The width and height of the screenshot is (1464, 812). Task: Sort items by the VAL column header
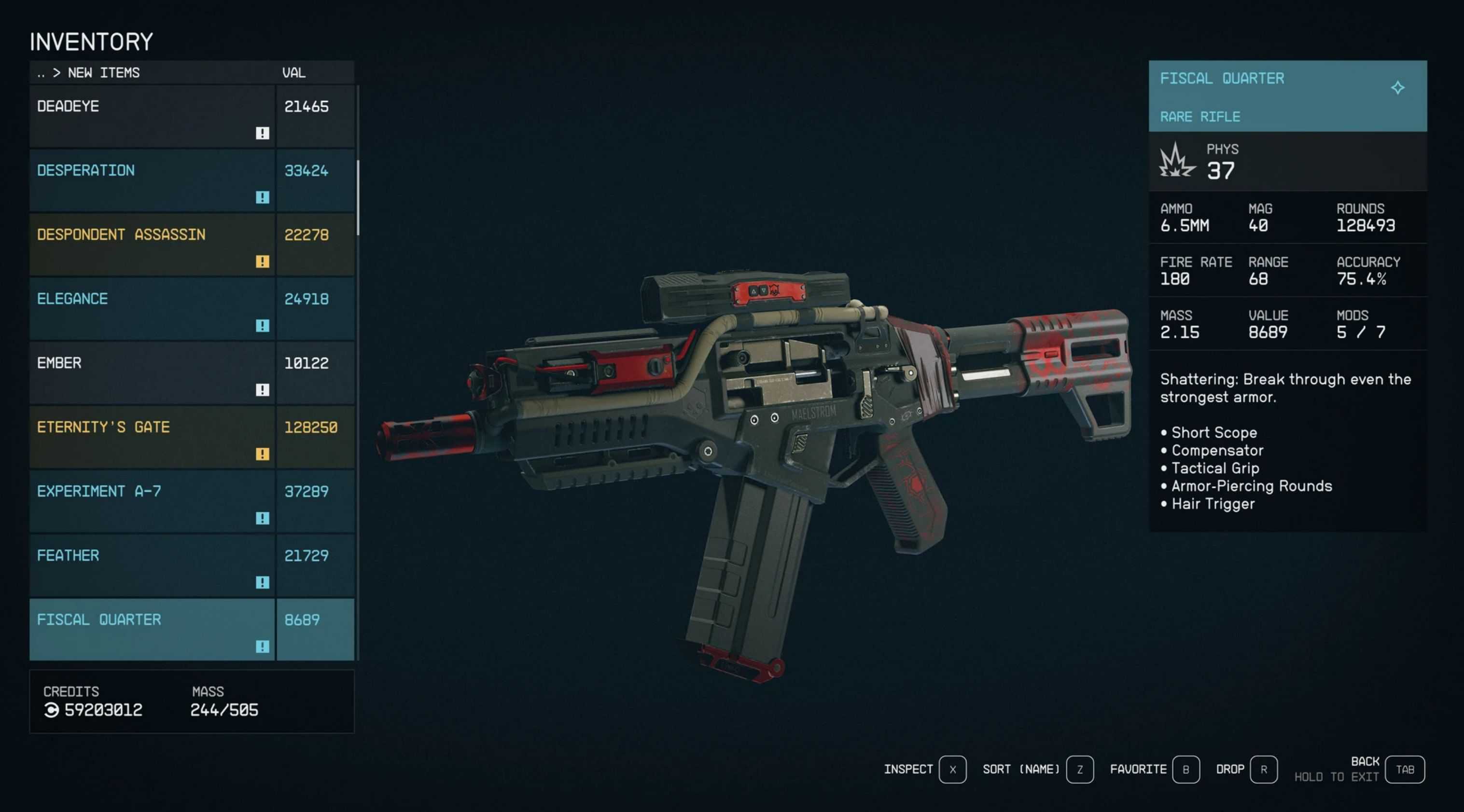pos(294,73)
